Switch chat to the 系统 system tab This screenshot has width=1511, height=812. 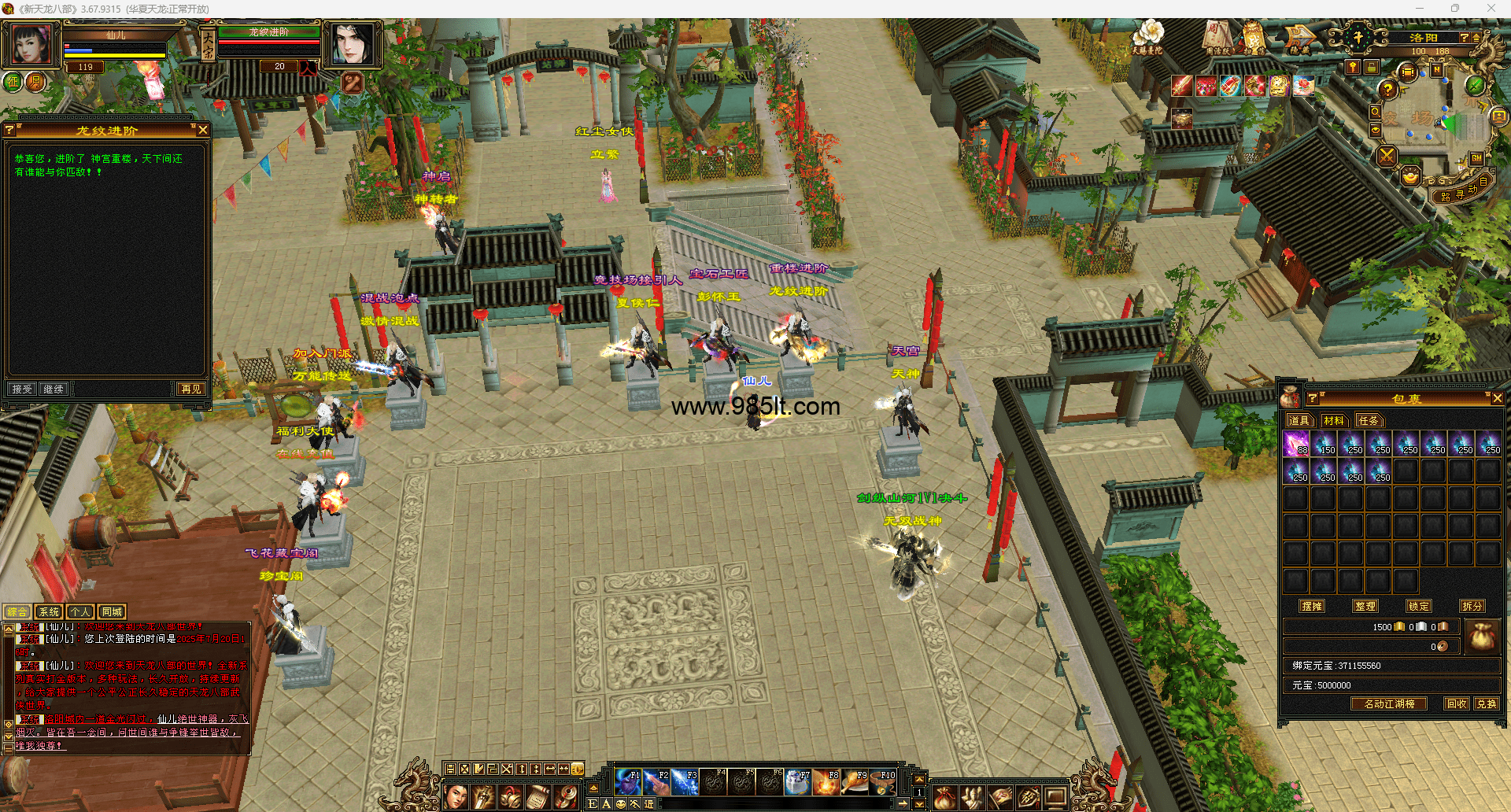[x=49, y=611]
